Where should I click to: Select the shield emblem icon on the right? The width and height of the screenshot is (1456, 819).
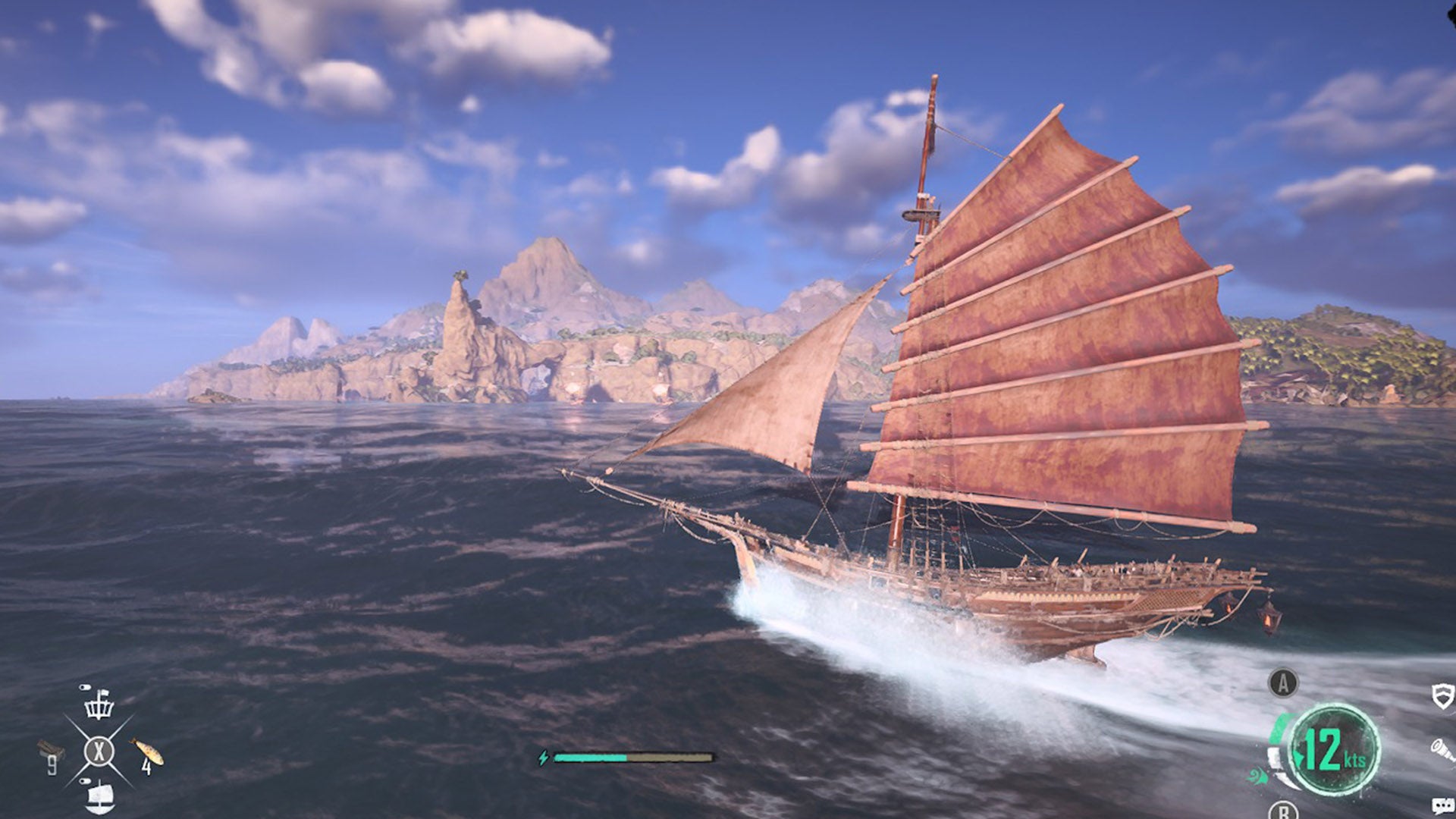(1442, 697)
